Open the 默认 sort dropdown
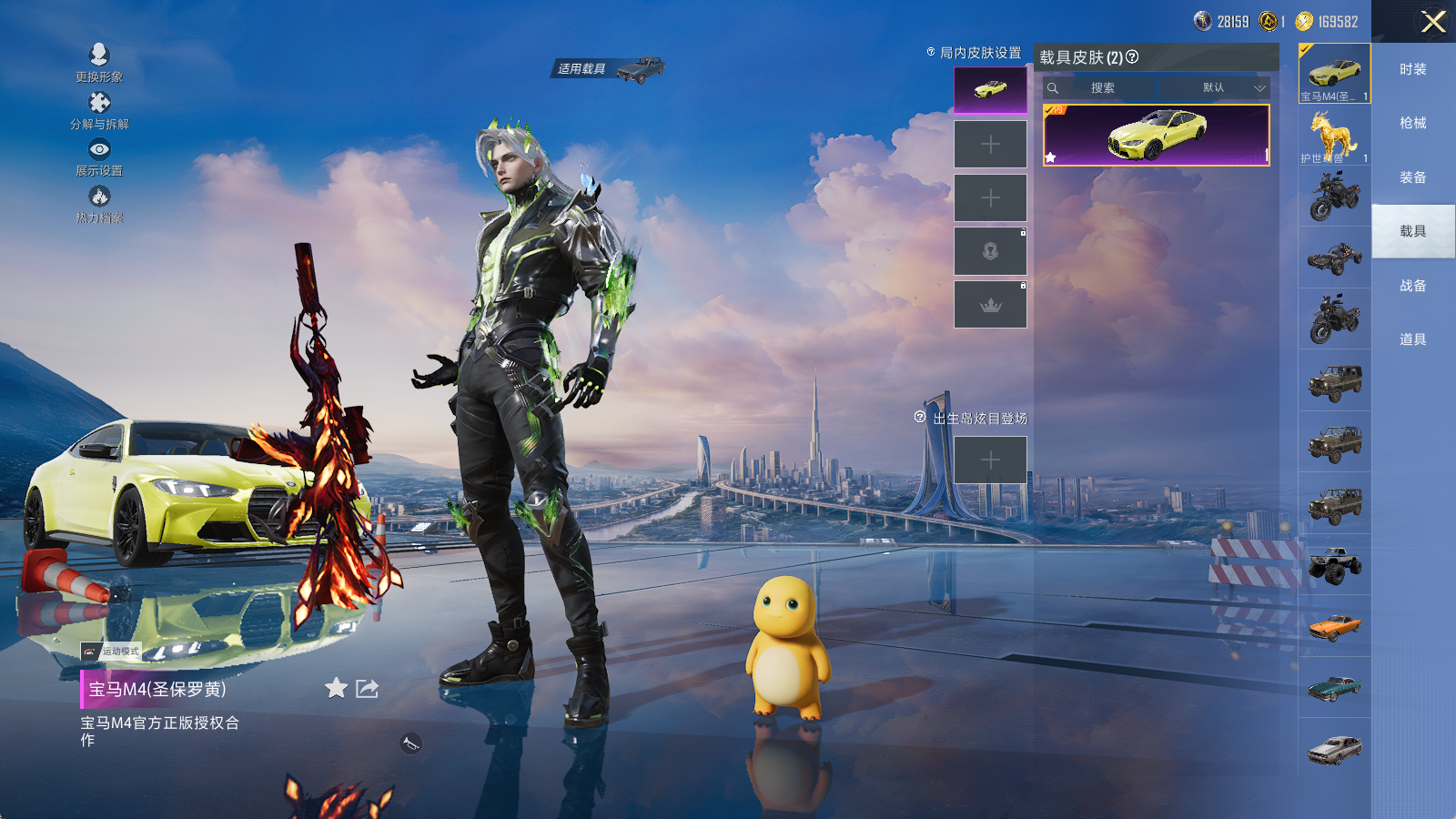The height and width of the screenshot is (819, 1456). tap(1224, 88)
